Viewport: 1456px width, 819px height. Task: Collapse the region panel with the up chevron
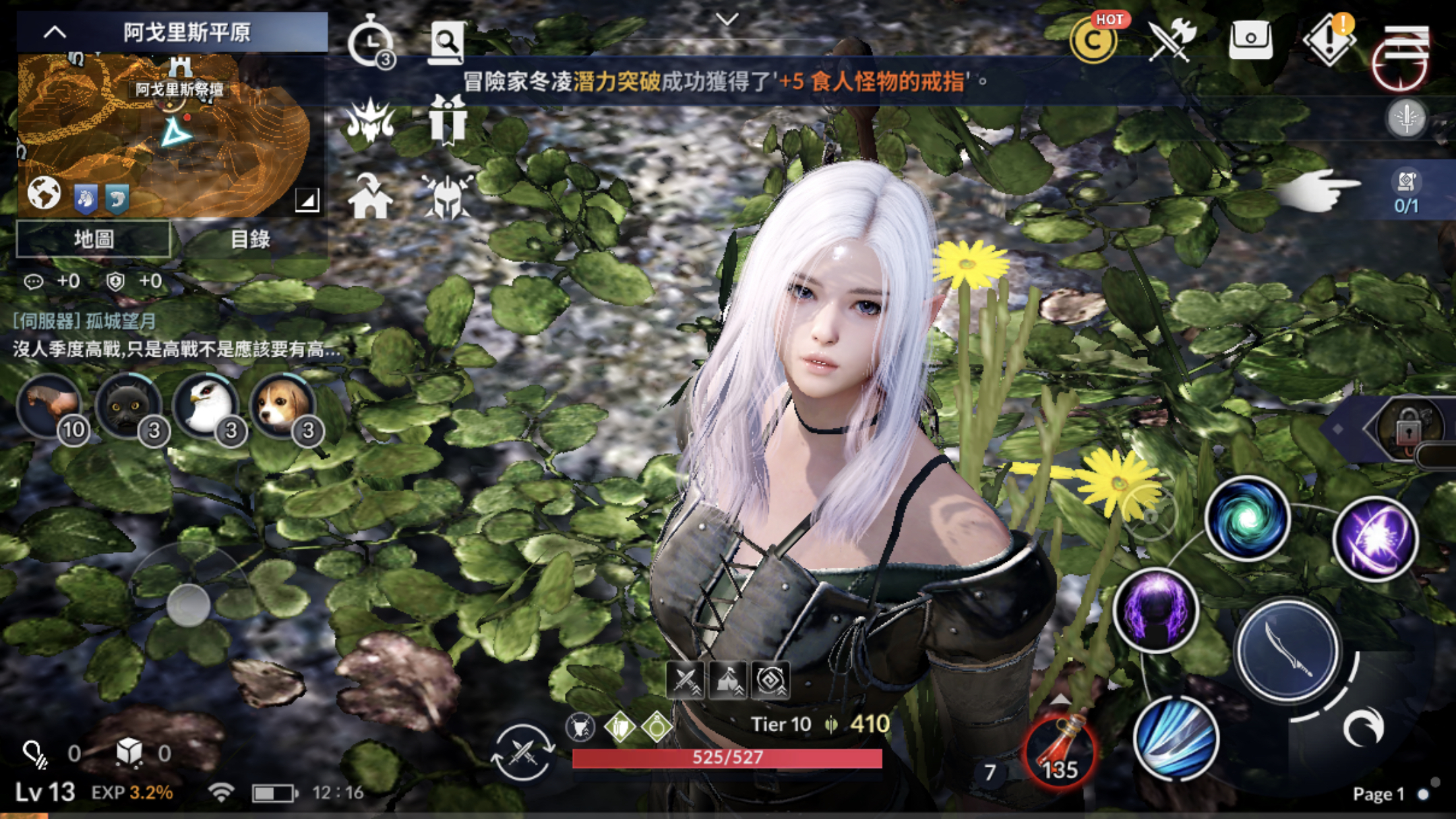[x=55, y=32]
